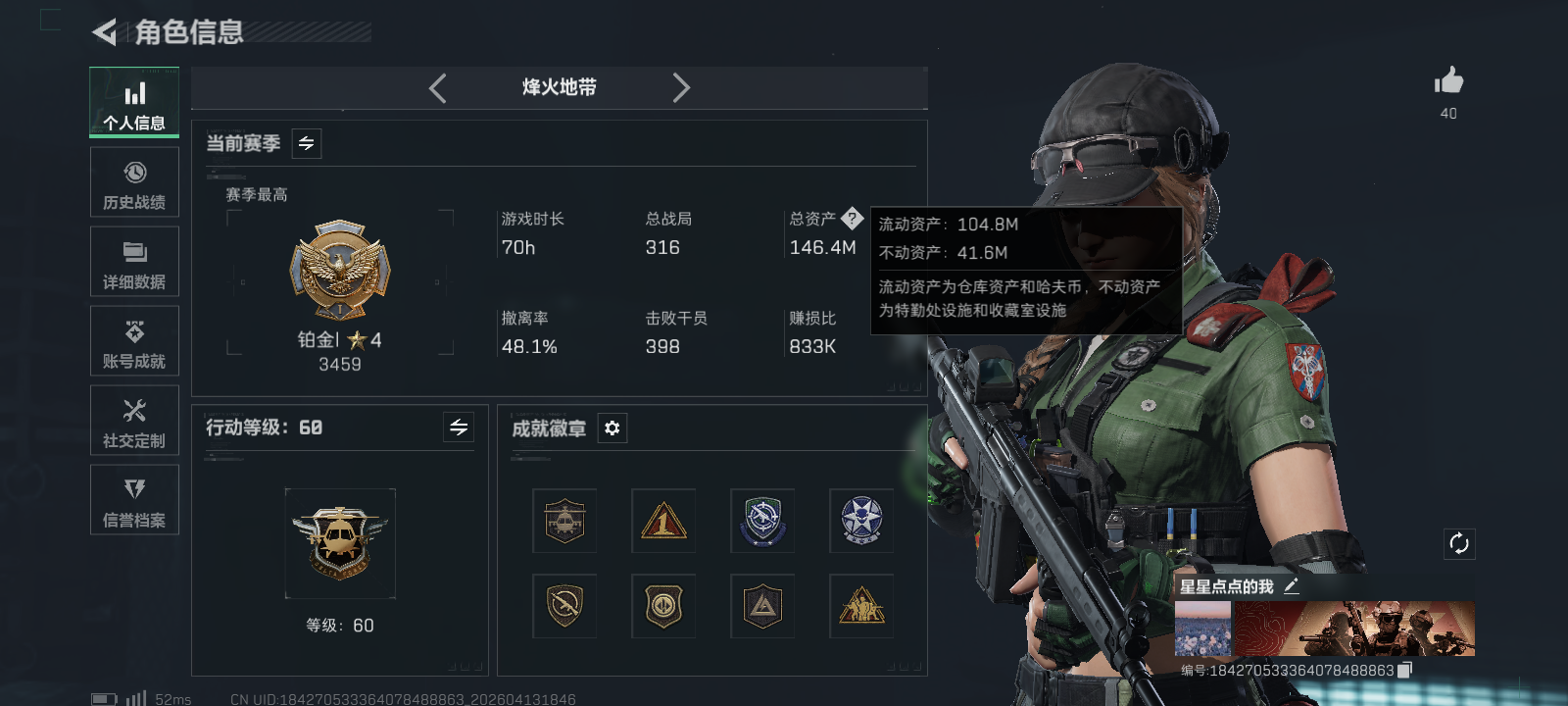Image resolution: width=1568 pixels, height=706 pixels.
Task: Toggle the swap control next to 当前赛季
Action: (305, 143)
